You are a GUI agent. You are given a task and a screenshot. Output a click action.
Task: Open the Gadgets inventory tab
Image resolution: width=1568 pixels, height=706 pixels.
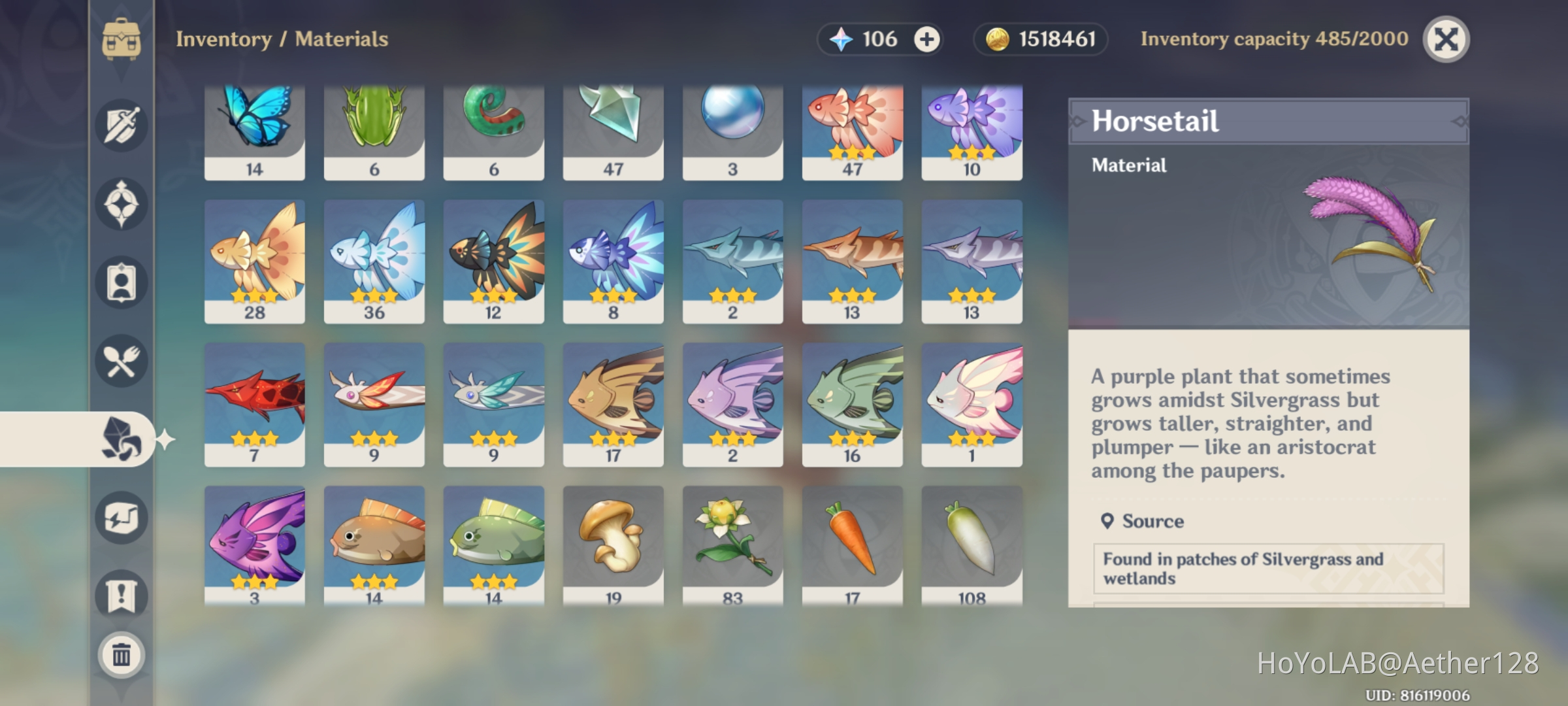(x=121, y=516)
